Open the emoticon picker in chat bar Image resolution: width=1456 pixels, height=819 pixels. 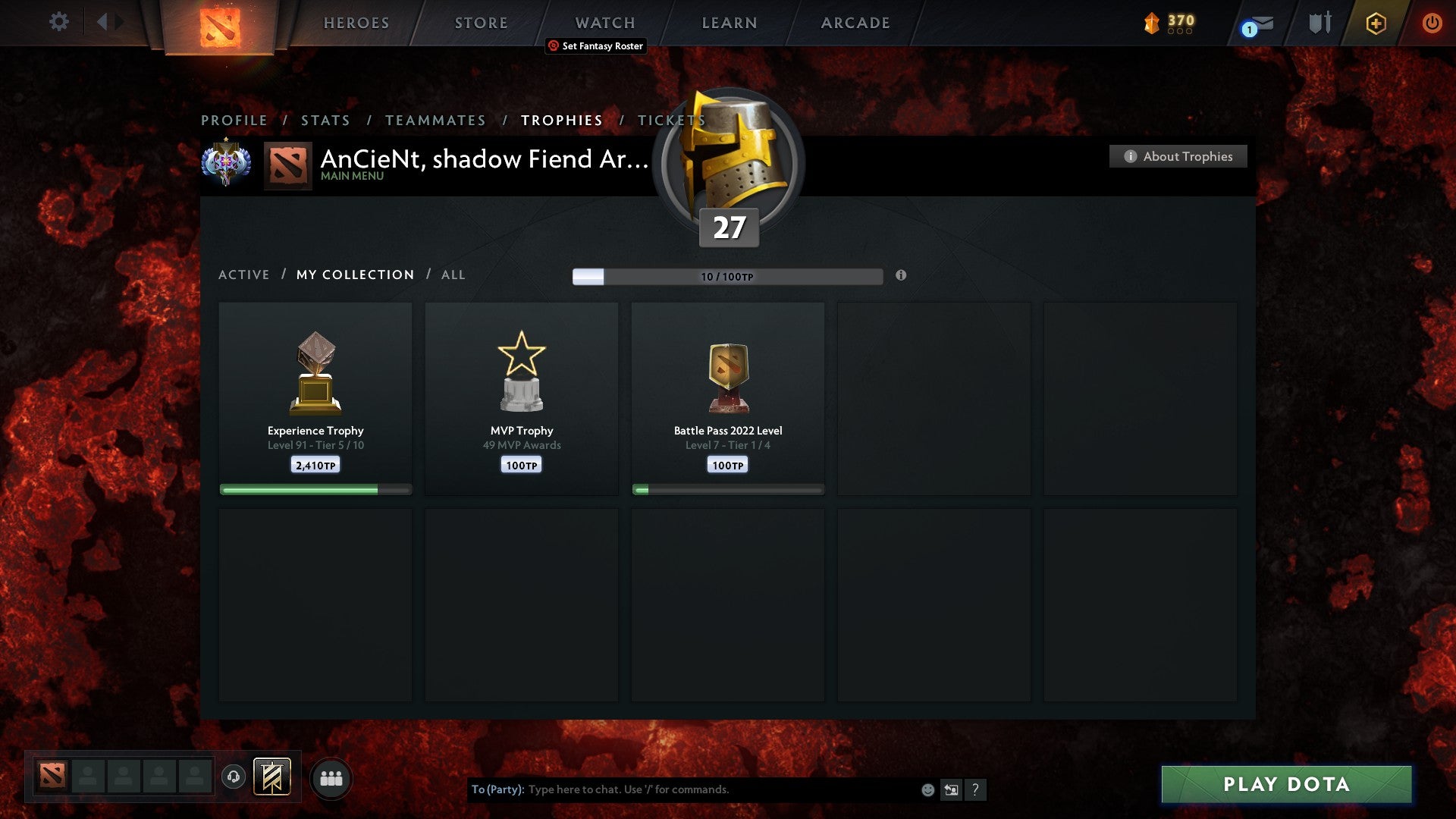(x=927, y=789)
